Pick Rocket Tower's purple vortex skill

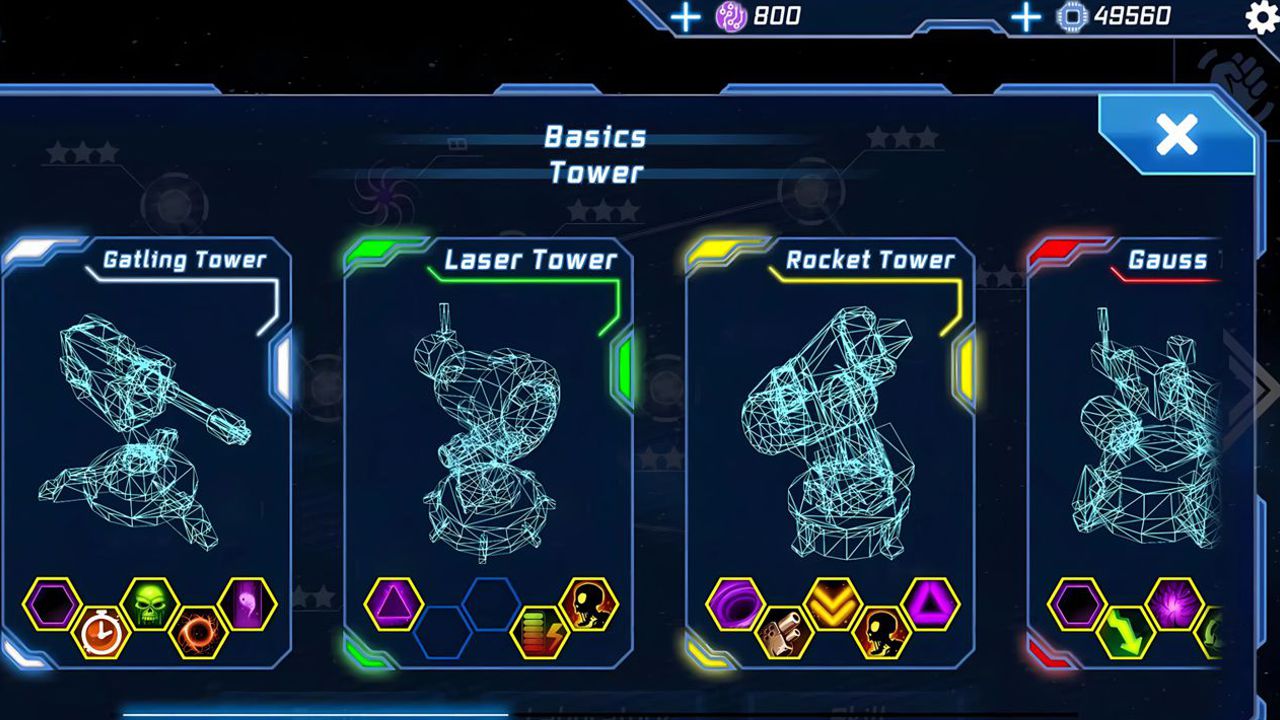click(735, 605)
